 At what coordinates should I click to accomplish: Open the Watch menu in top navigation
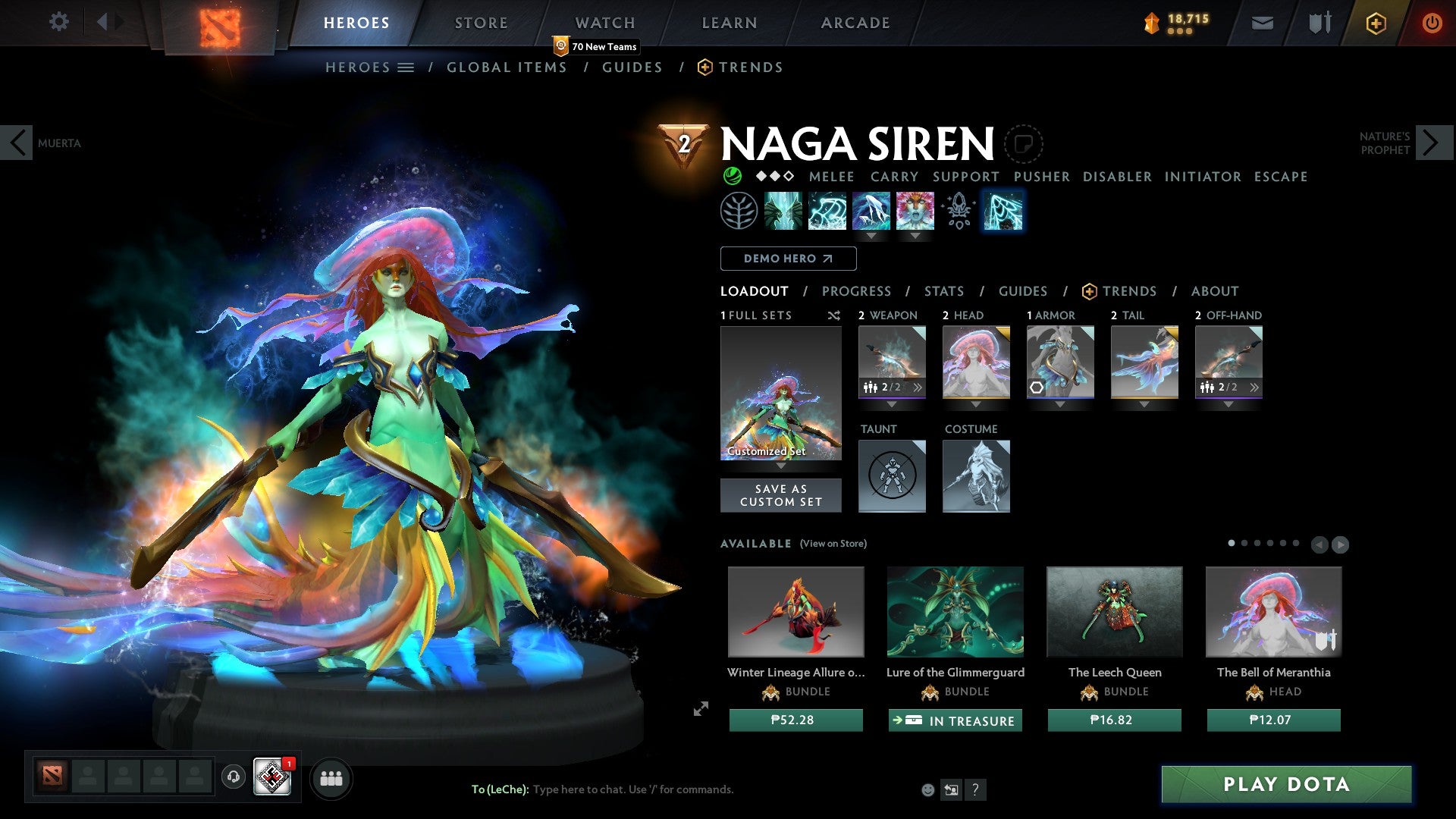click(605, 23)
